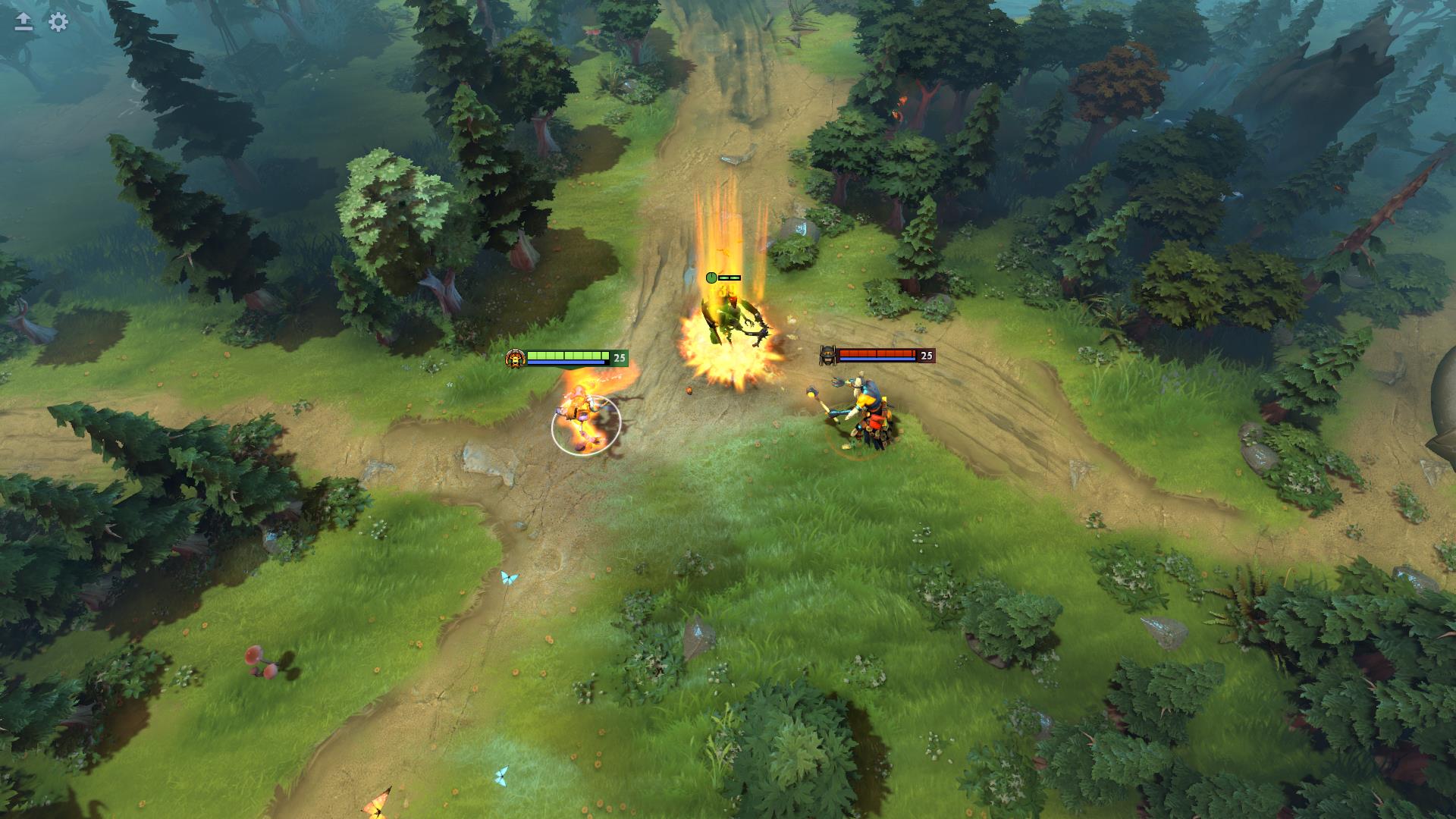Click the small green creep status icon

pyautogui.click(x=711, y=277)
